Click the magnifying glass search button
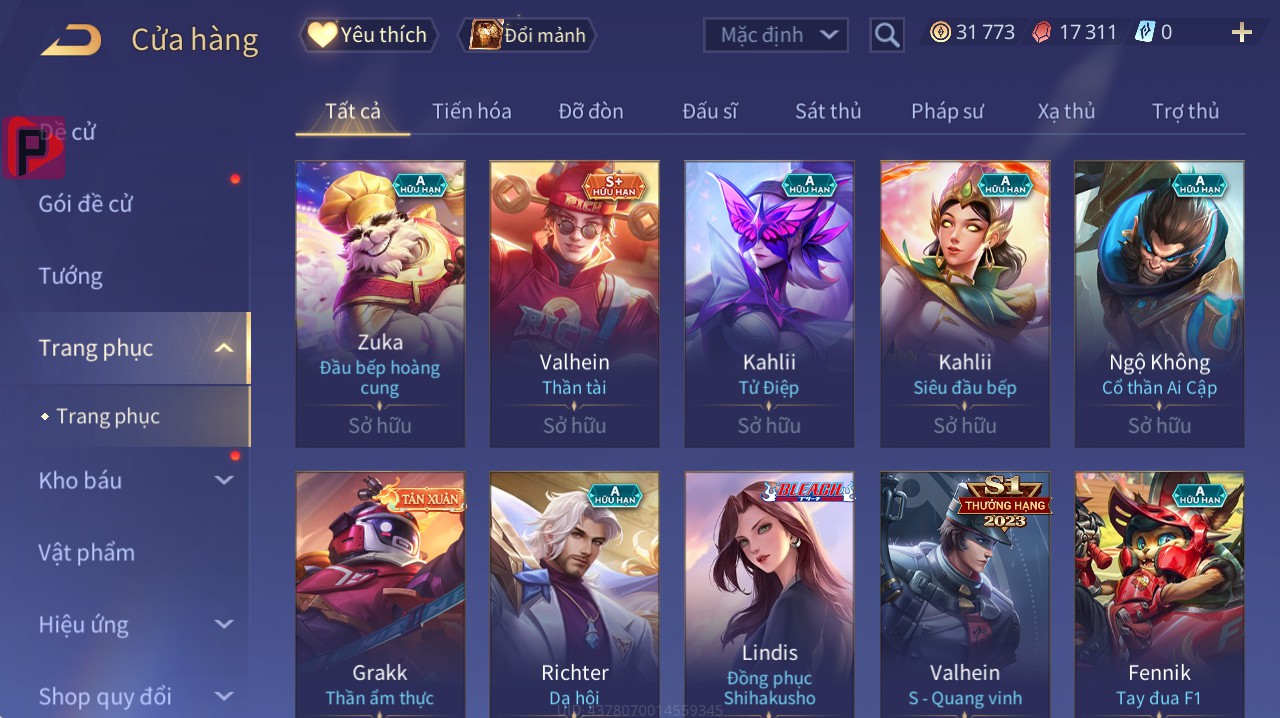 coord(886,36)
